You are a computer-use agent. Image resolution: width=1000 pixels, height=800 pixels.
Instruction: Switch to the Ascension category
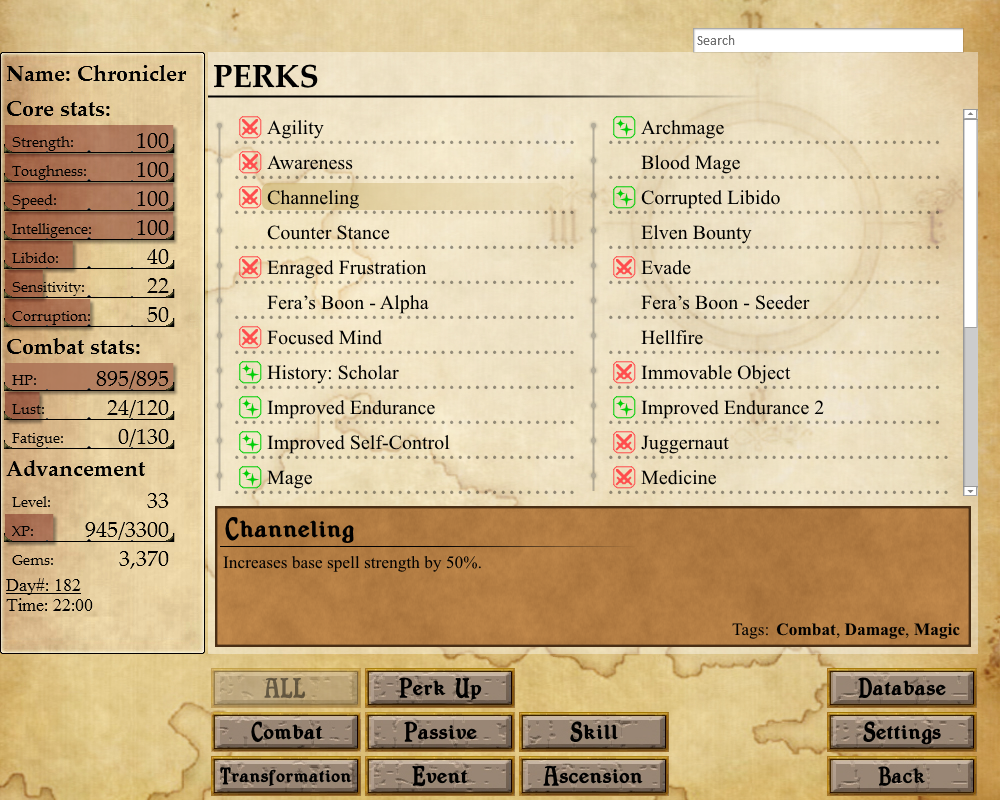[594, 776]
